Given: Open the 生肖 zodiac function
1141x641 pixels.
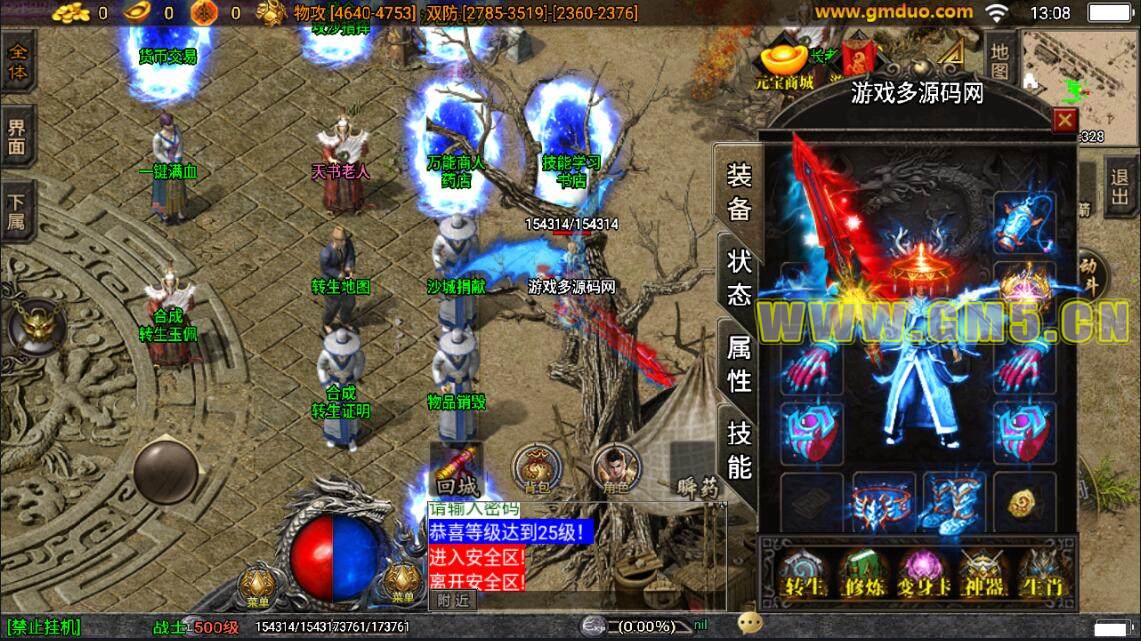Looking at the screenshot, I should pos(1038,573).
